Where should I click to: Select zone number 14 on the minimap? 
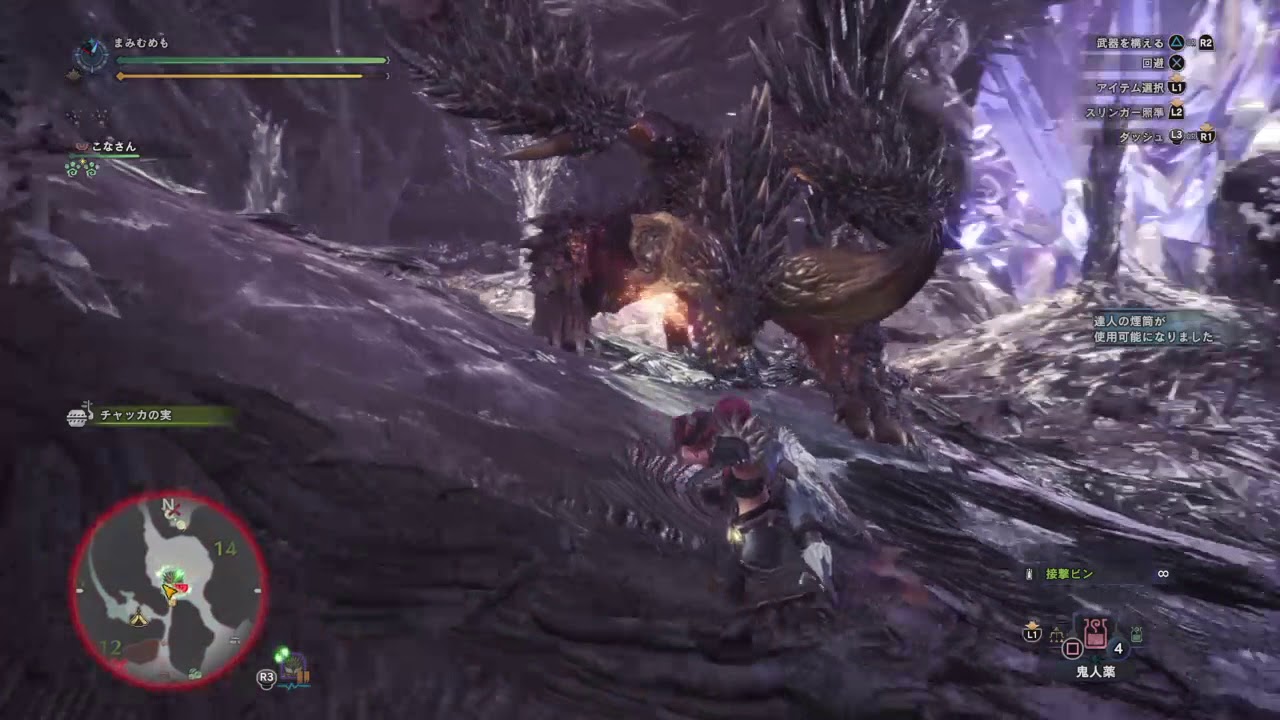coord(225,547)
